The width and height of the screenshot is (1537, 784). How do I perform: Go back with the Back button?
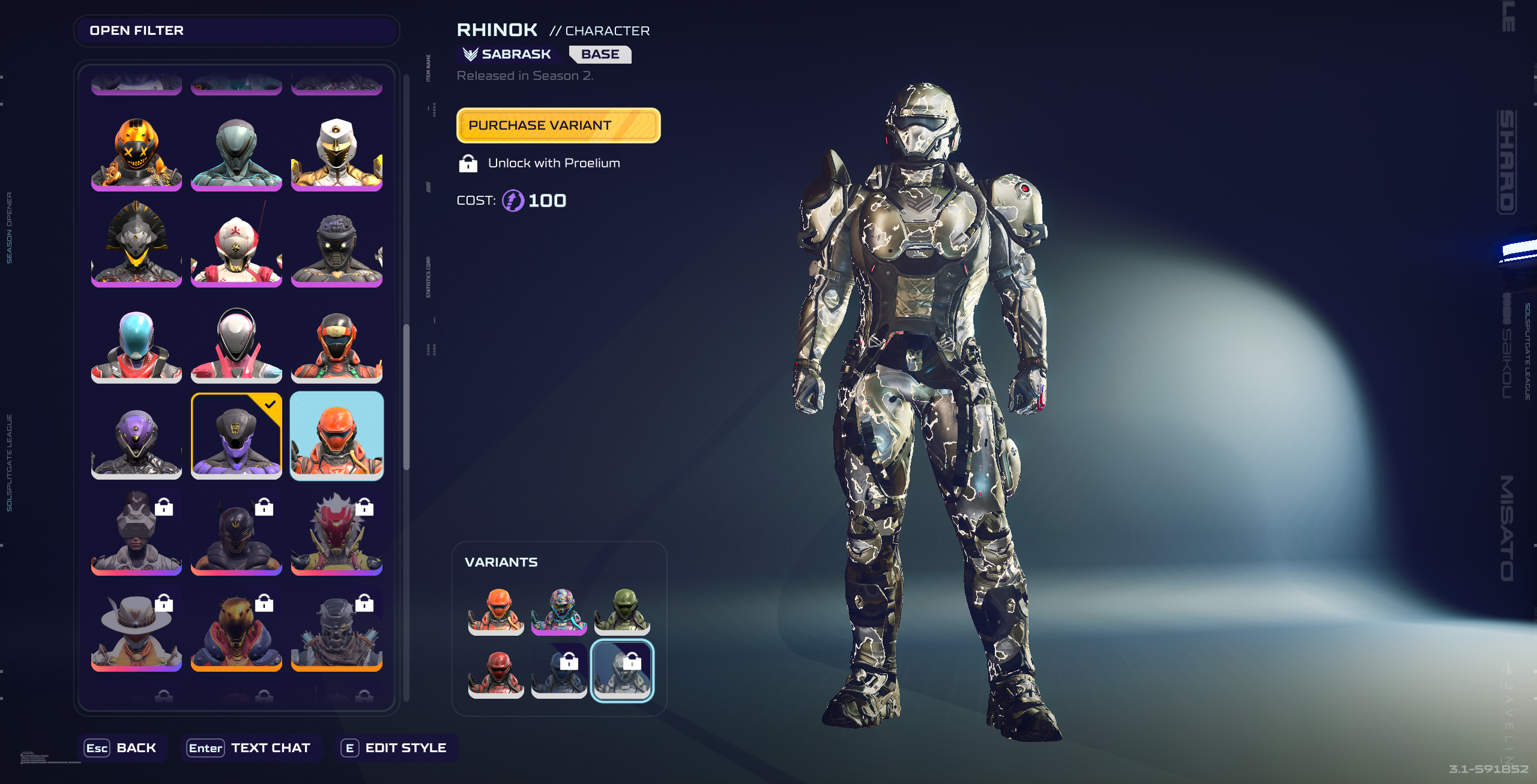[x=122, y=748]
